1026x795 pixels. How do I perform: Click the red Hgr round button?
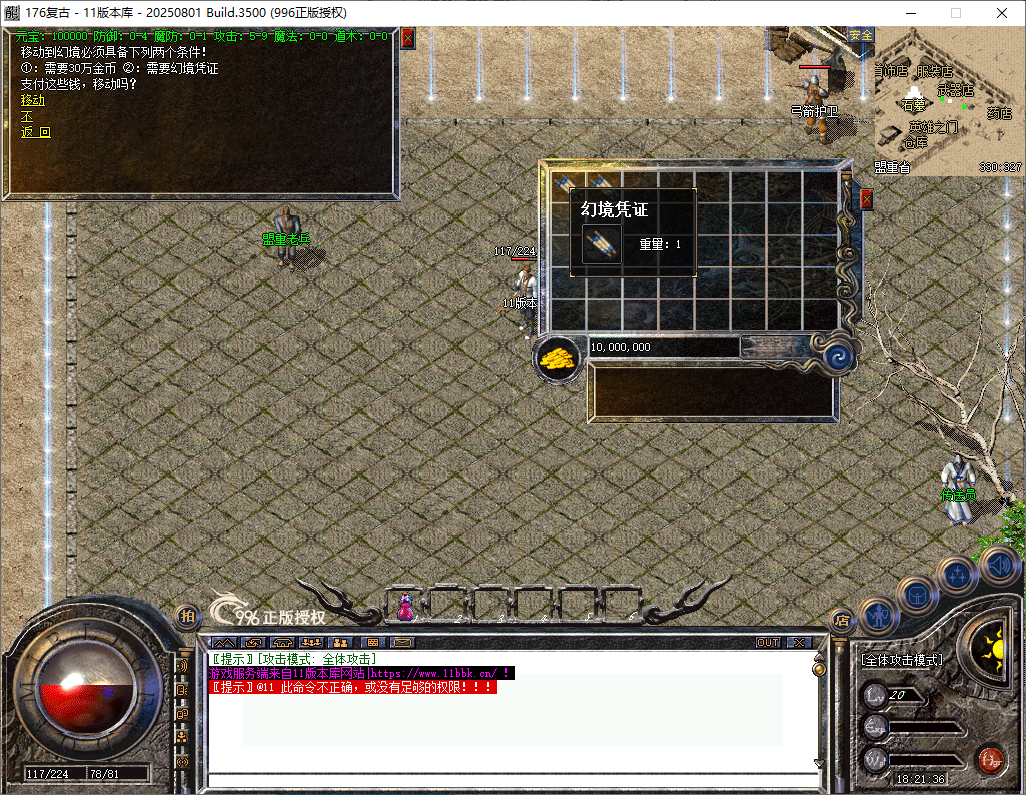[x=990, y=760]
